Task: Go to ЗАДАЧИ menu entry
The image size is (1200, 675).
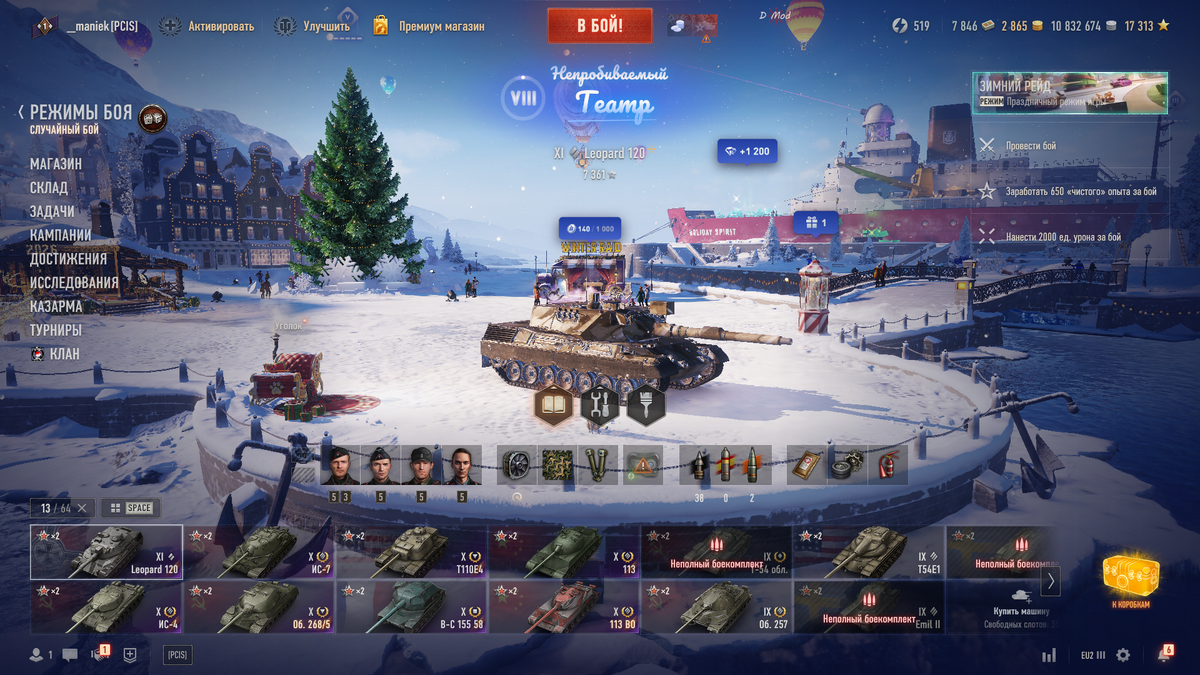Action: tap(52, 212)
